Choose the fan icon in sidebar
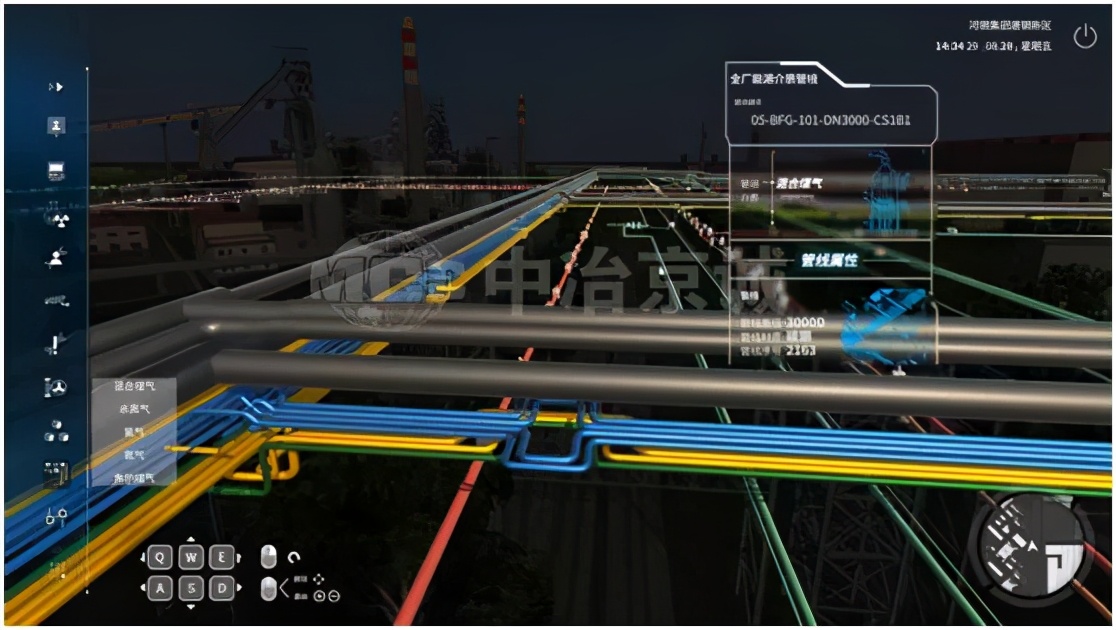The width and height of the screenshot is (1116, 630). [56, 388]
